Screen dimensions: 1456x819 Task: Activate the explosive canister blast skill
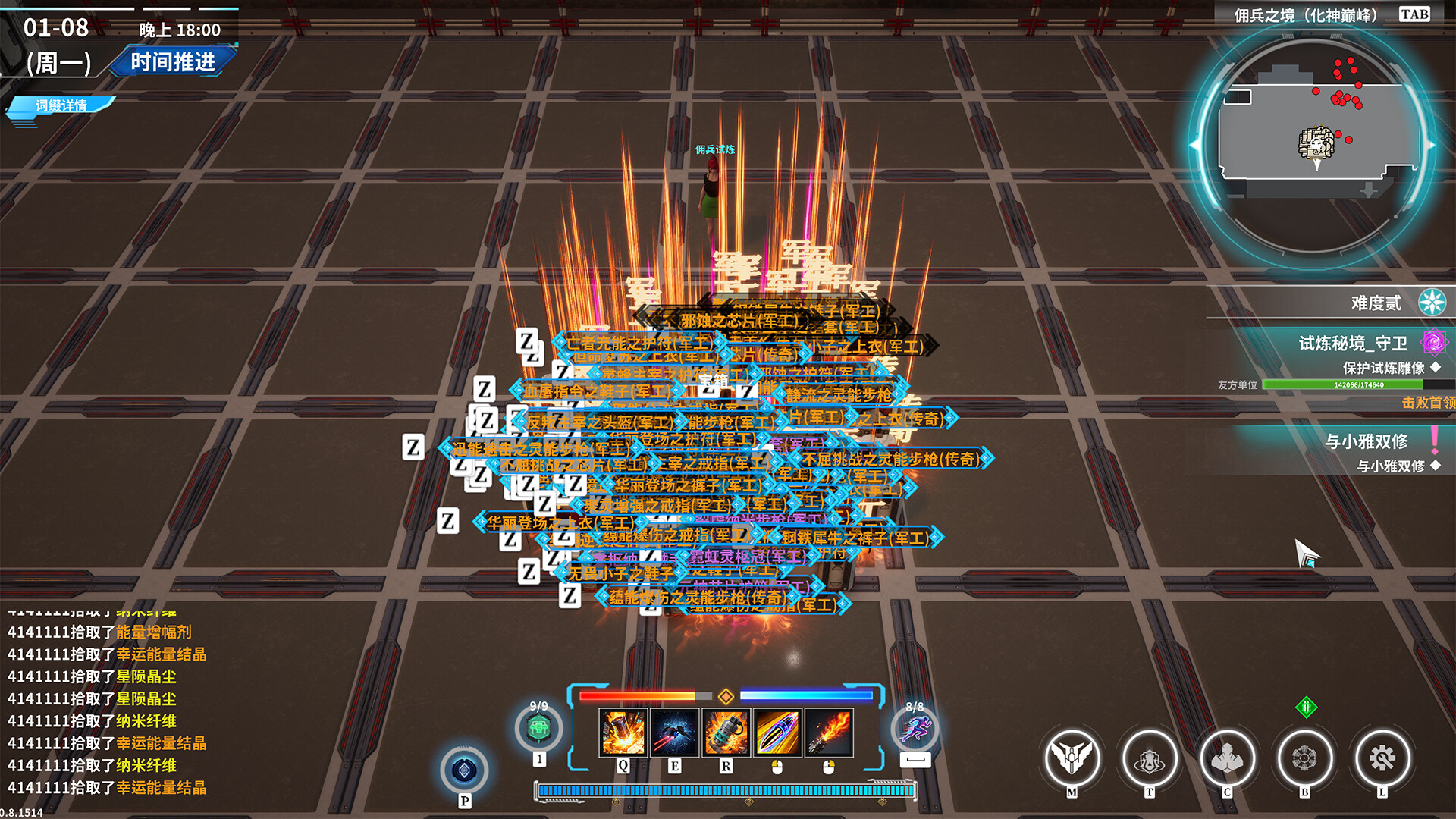pyautogui.click(x=623, y=733)
